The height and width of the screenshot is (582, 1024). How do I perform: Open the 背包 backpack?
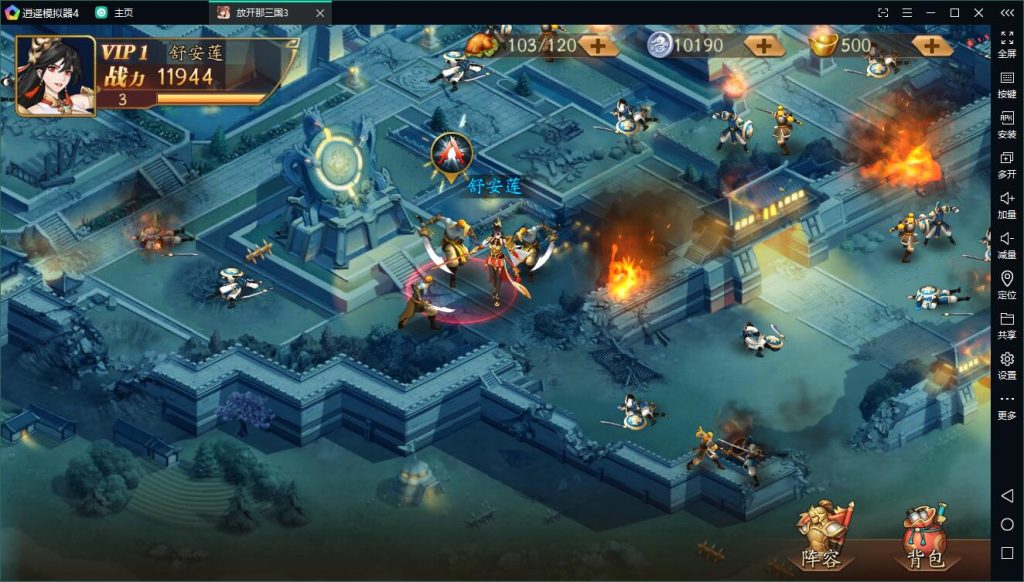(925, 536)
